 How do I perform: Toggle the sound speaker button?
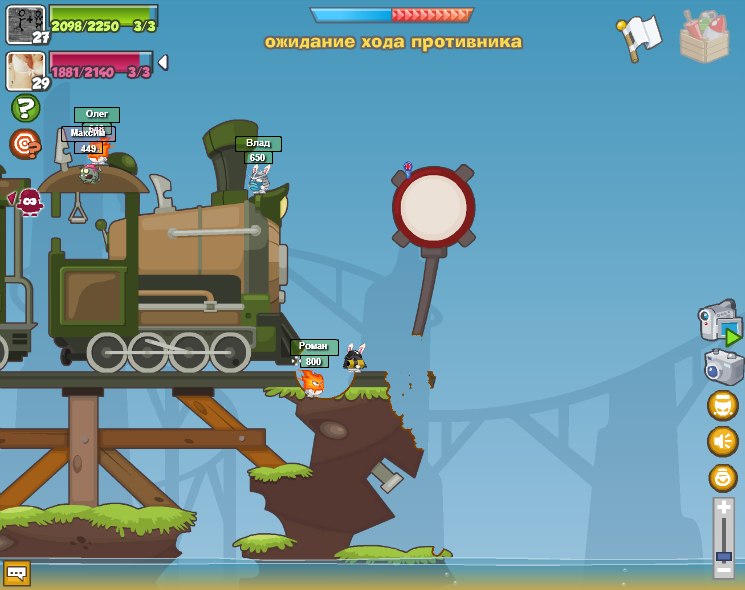723,441
